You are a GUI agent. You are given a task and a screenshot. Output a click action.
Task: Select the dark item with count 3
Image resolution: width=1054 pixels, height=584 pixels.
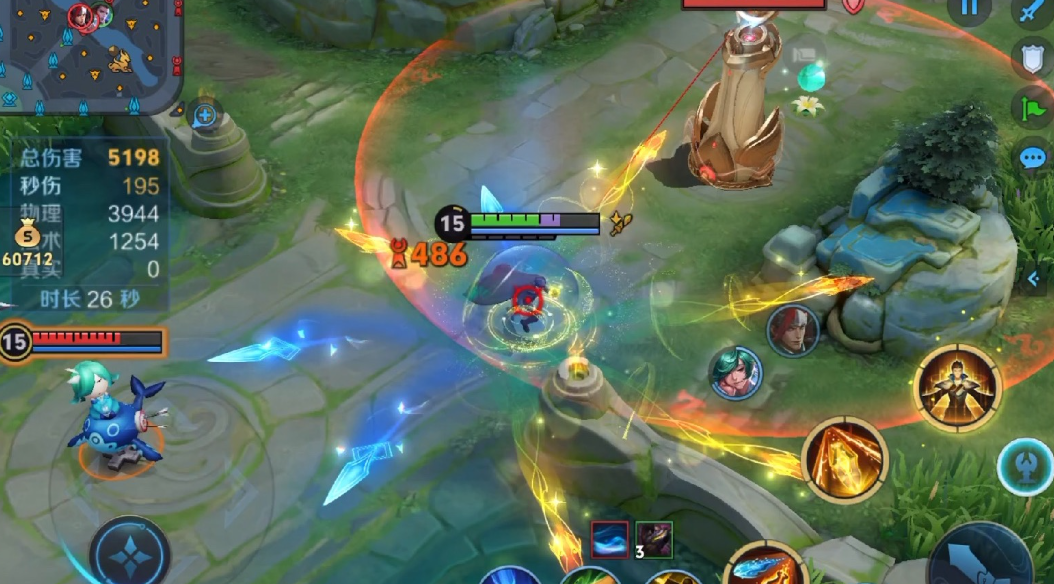[654, 540]
